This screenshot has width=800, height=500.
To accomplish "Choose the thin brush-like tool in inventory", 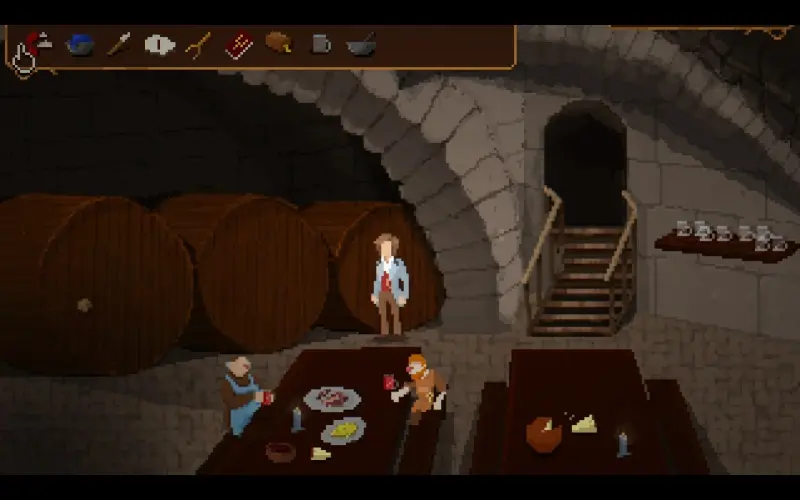I will tap(119, 44).
